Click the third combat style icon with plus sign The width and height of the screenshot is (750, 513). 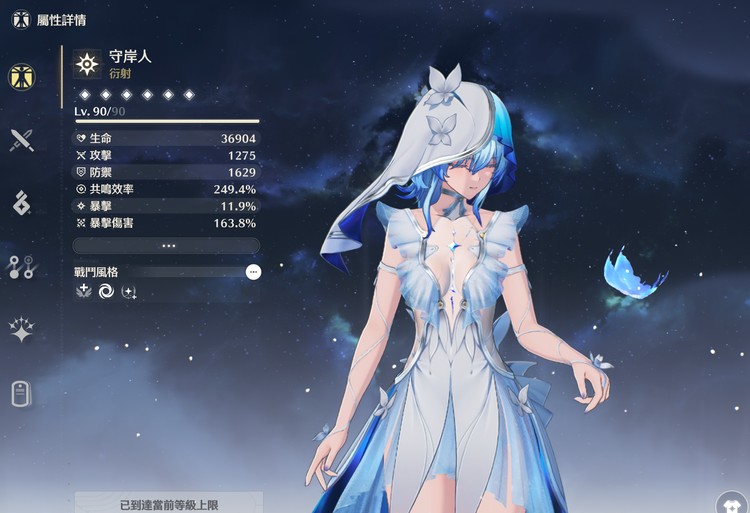pyautogui.click(x=129, y=292)
